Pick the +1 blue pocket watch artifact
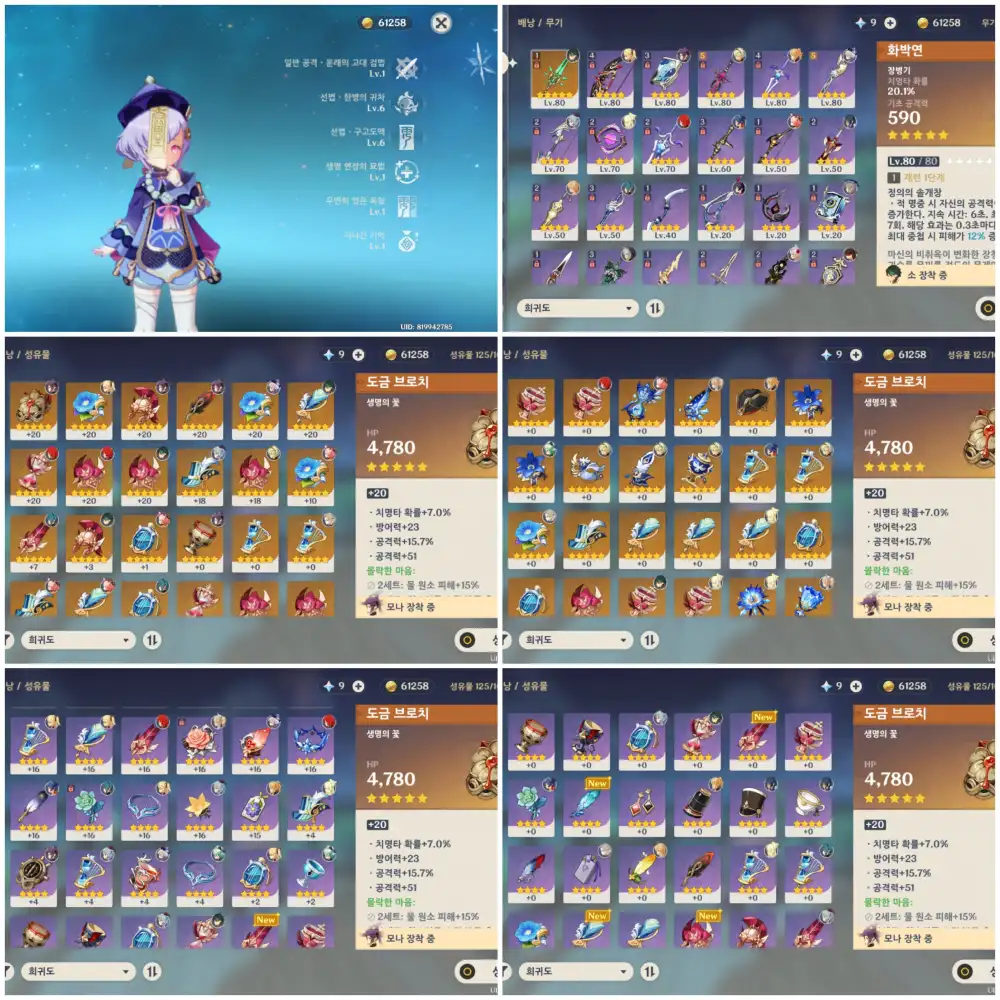This screenshot has height=1000, width=1000. [x=144, y=538]
